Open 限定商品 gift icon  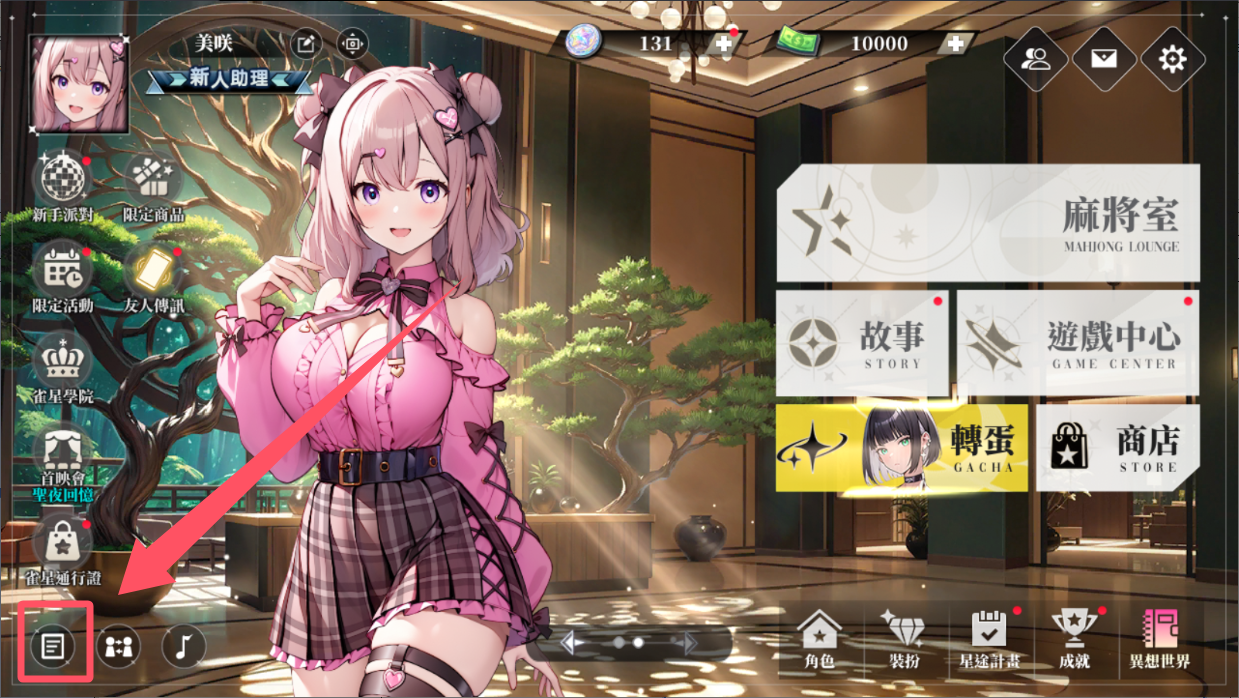pyautogui.click(x=153, y=181)
